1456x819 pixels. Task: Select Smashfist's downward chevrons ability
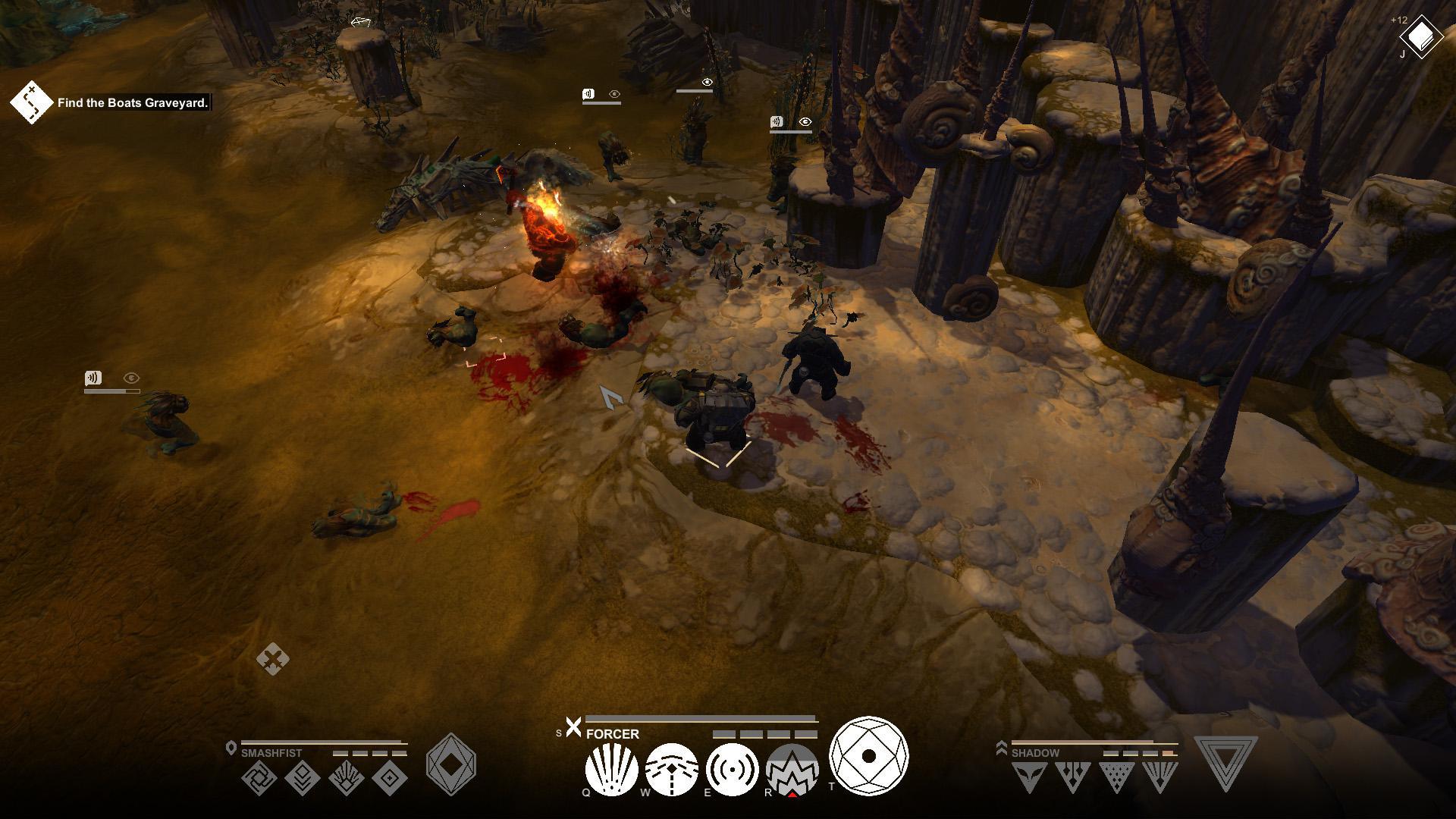tap(302, 778)
